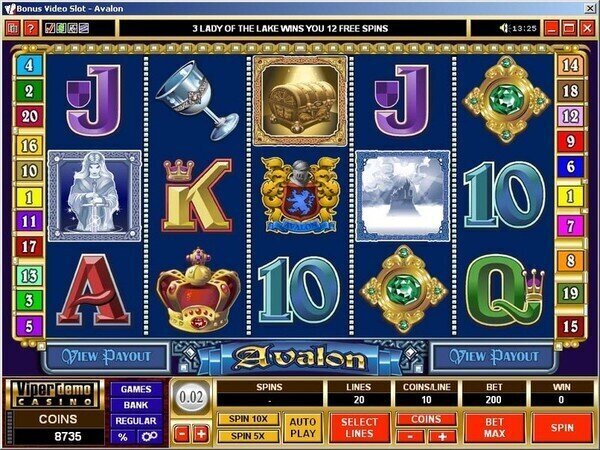The image size is (600, 450).
Task: Choose SPIN 5X
Action: click(x=247, y=435)
